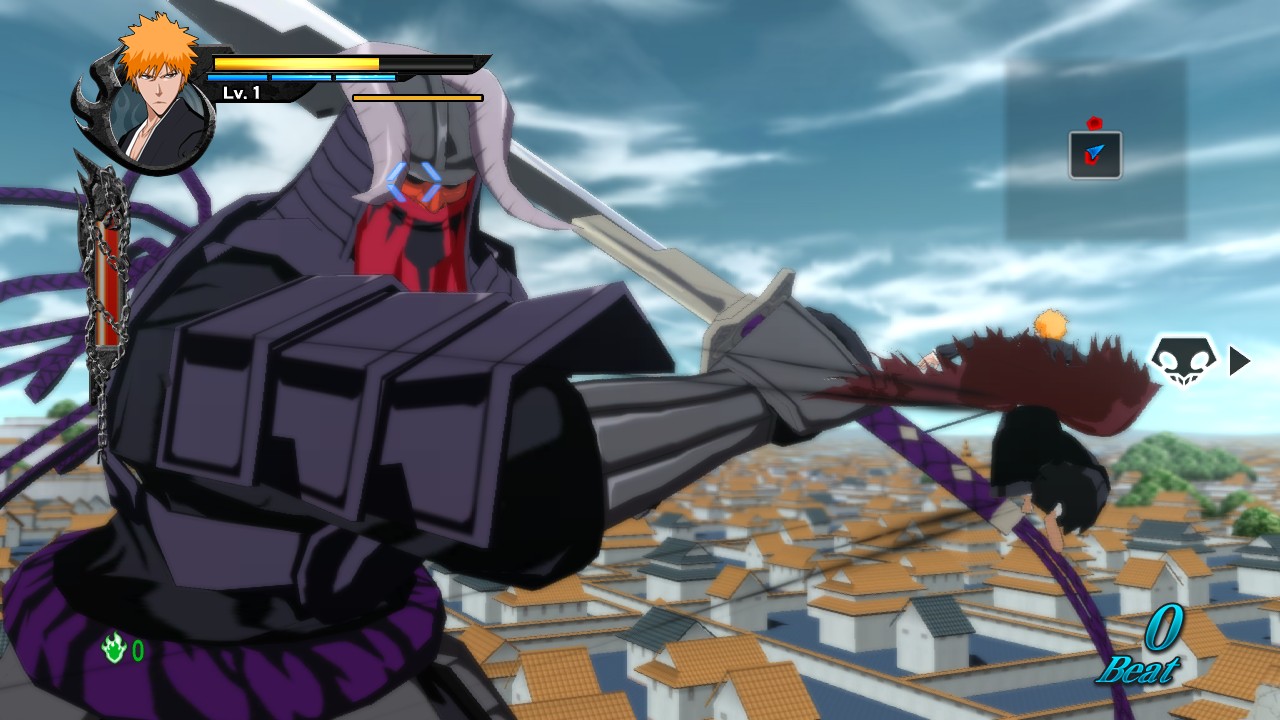
Task: Click the blue lock-on target reticle
Action: tap(413, 183)
